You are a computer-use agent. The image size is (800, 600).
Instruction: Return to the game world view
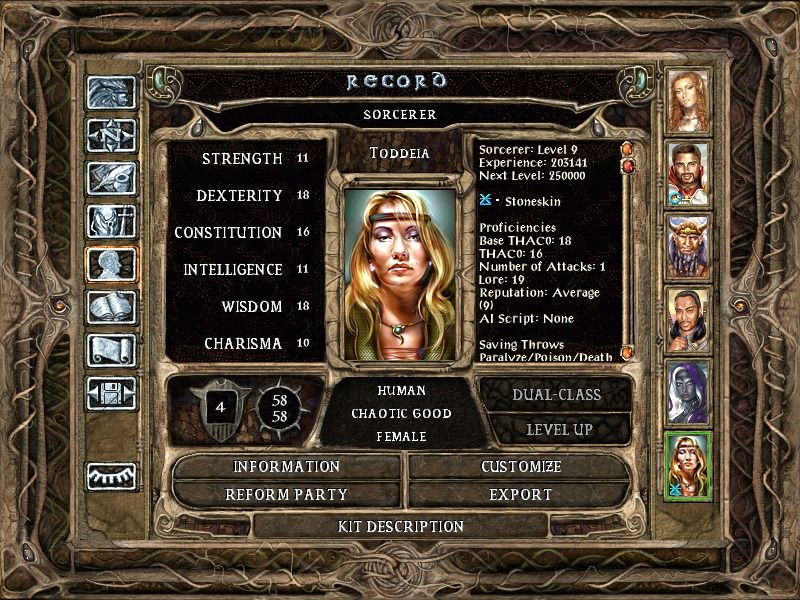point(111,93)
